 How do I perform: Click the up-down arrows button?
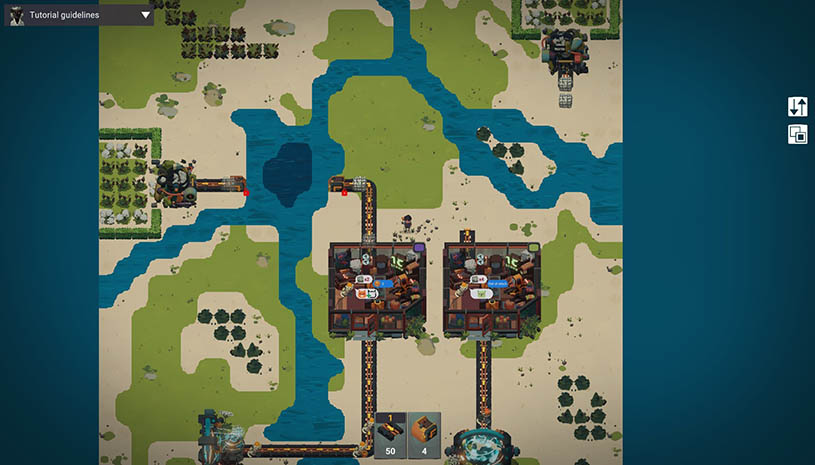797,107
